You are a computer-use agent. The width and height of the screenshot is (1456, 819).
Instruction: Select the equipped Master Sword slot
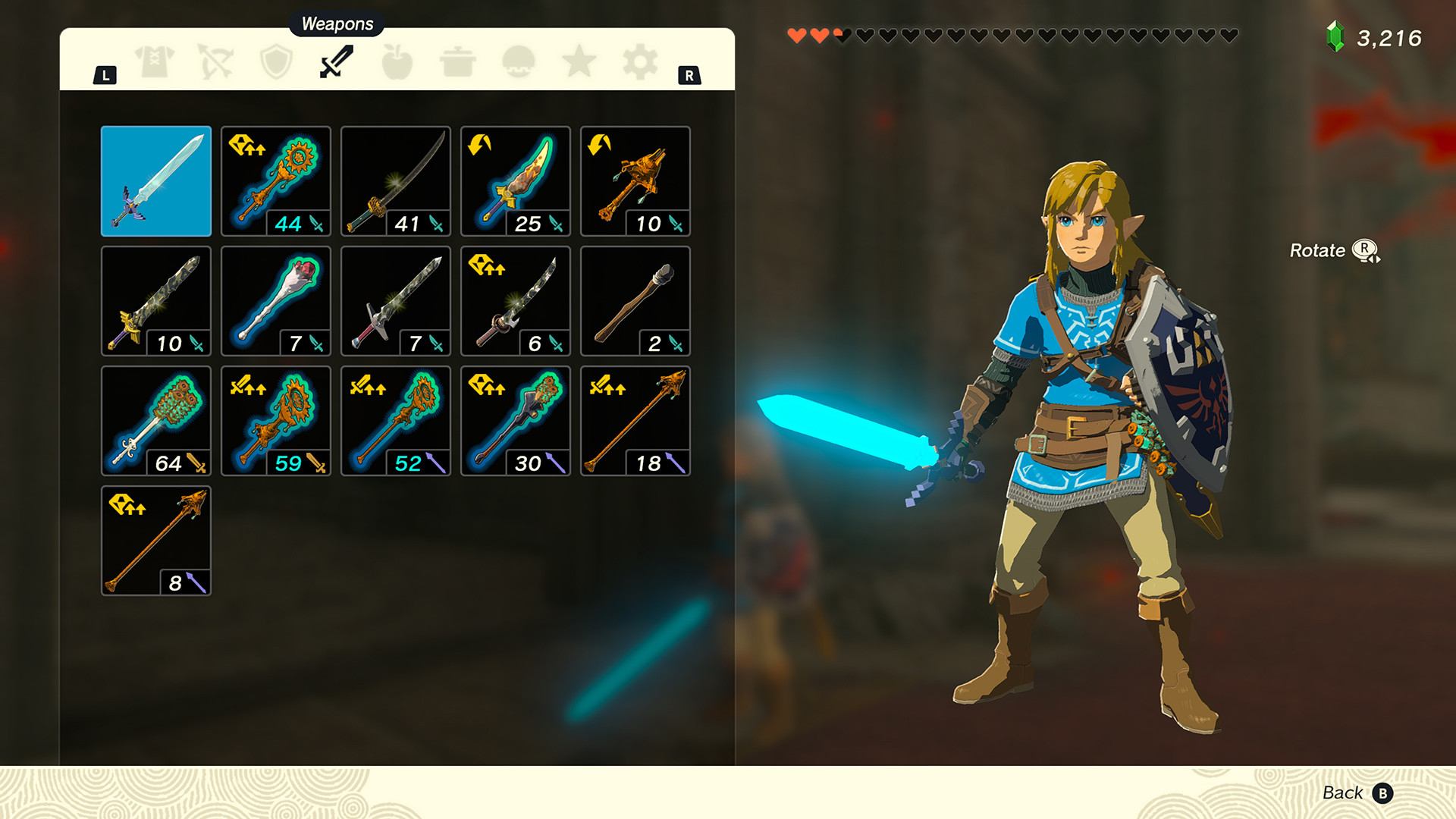point(155,181)
